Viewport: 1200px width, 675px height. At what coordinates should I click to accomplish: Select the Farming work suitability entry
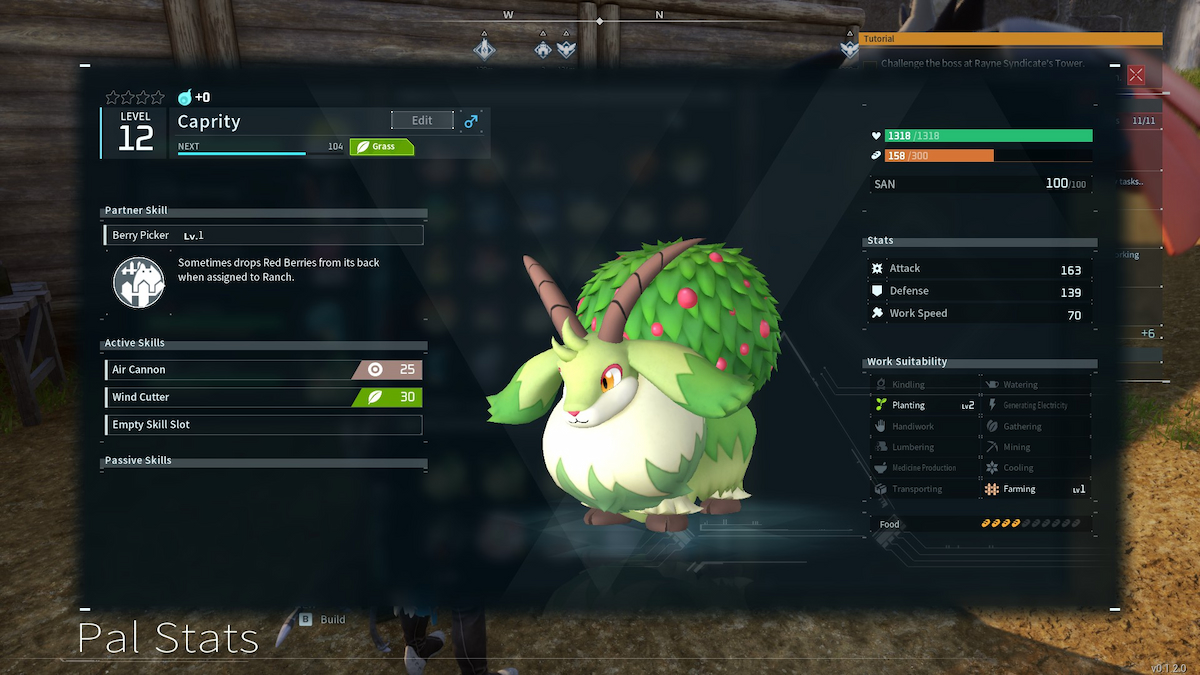click(x=1034, y=489)
